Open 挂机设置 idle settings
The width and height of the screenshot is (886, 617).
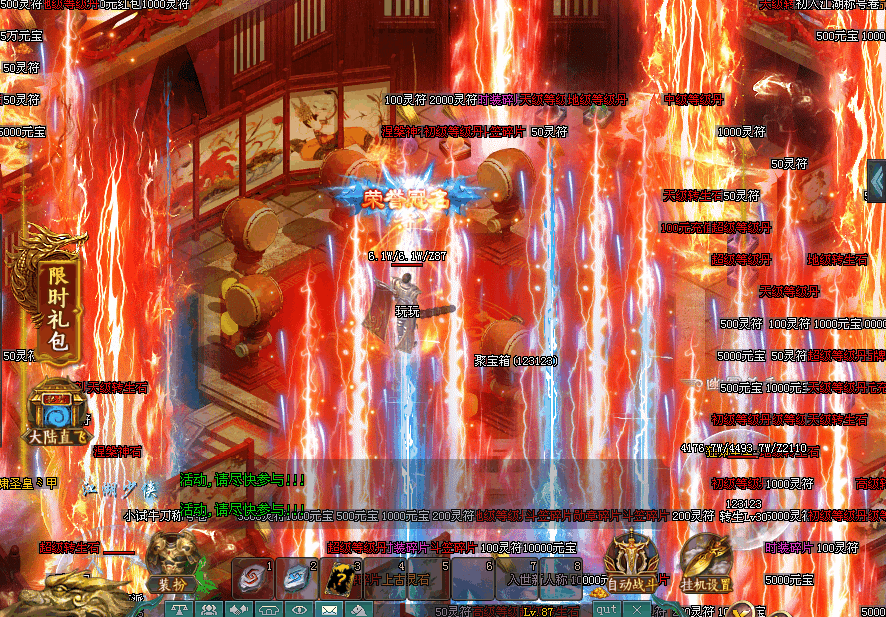[707, 566]
